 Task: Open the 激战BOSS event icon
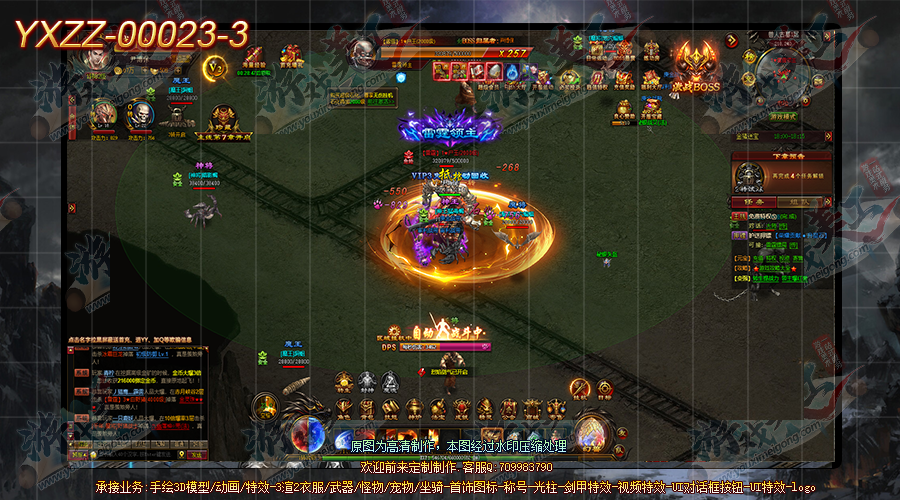pos(695,66)
